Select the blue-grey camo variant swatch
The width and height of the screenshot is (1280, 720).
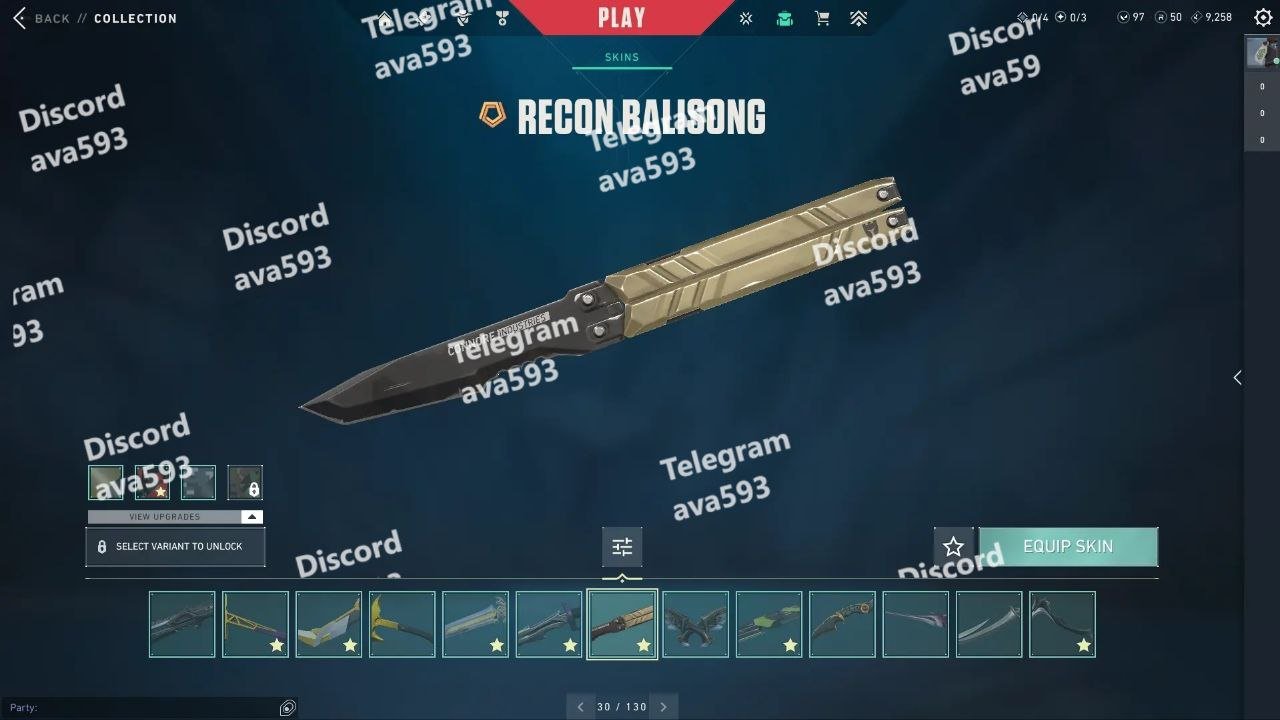tap(198, 482)
